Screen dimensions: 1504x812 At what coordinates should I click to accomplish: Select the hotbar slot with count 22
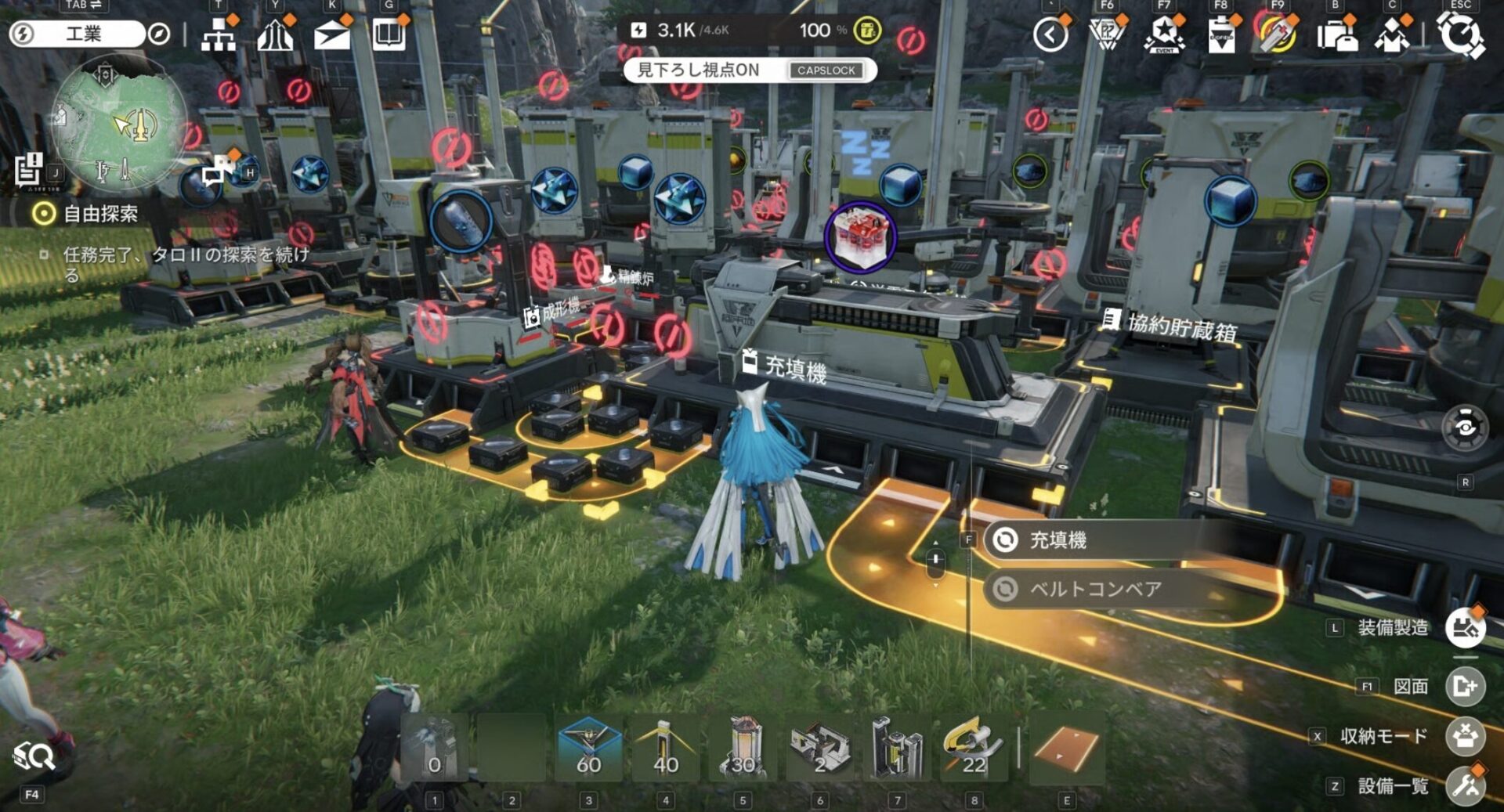(974, 748)
